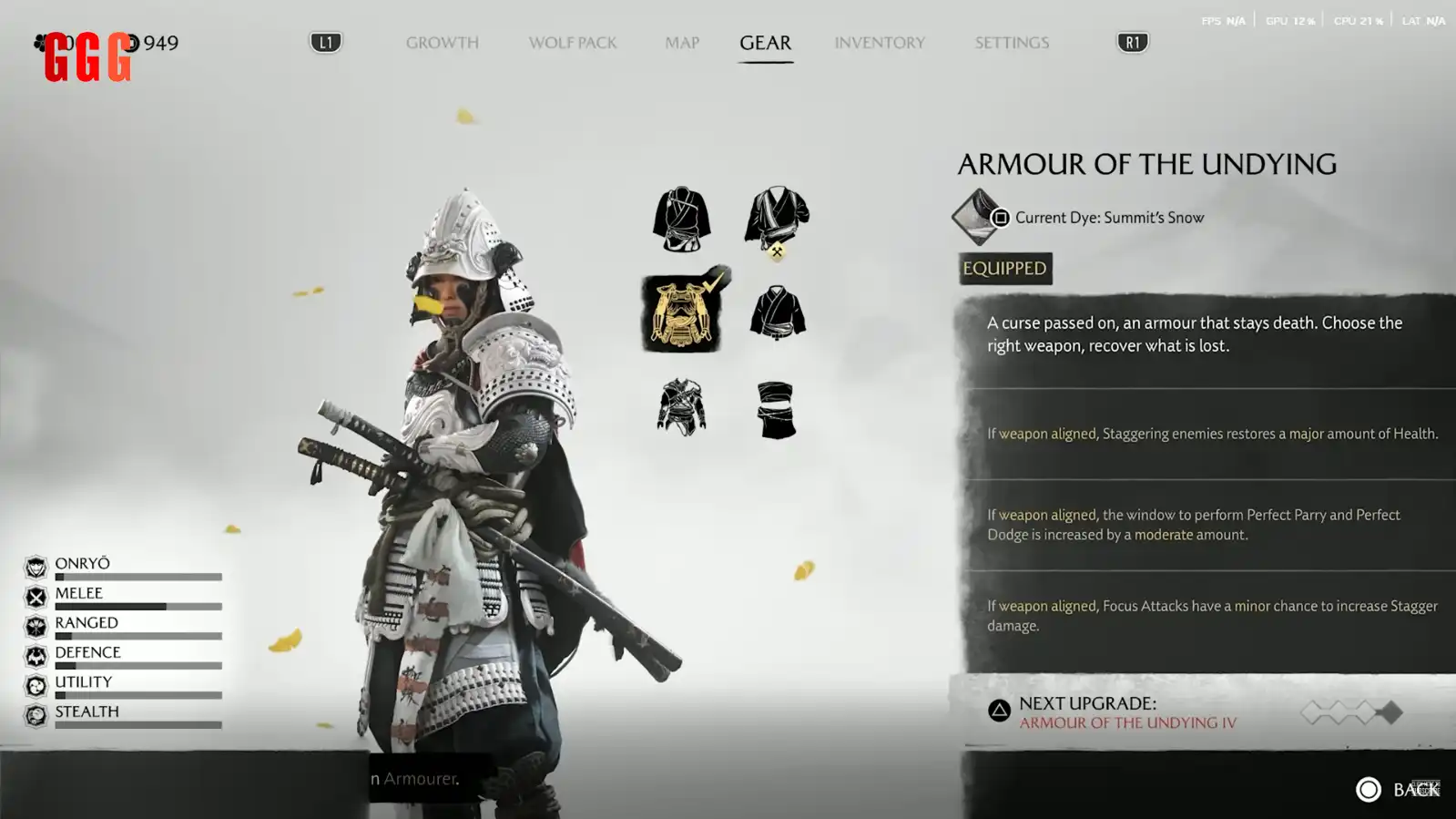This screenshot has width=1456, height=819.
Task: Select the Gear tab
Action: click(x=765, y=43)
